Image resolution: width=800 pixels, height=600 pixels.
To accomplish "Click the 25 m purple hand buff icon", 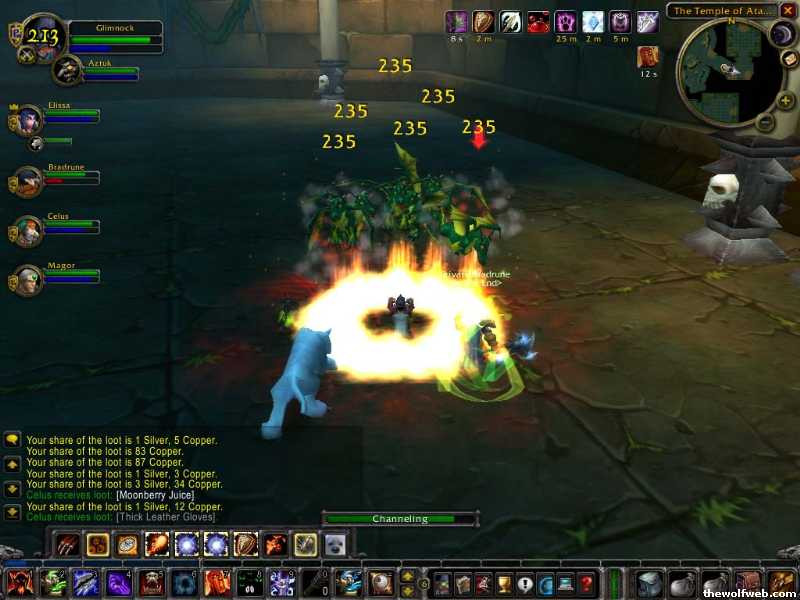I will pyautogui.click(x=565, y=22).
